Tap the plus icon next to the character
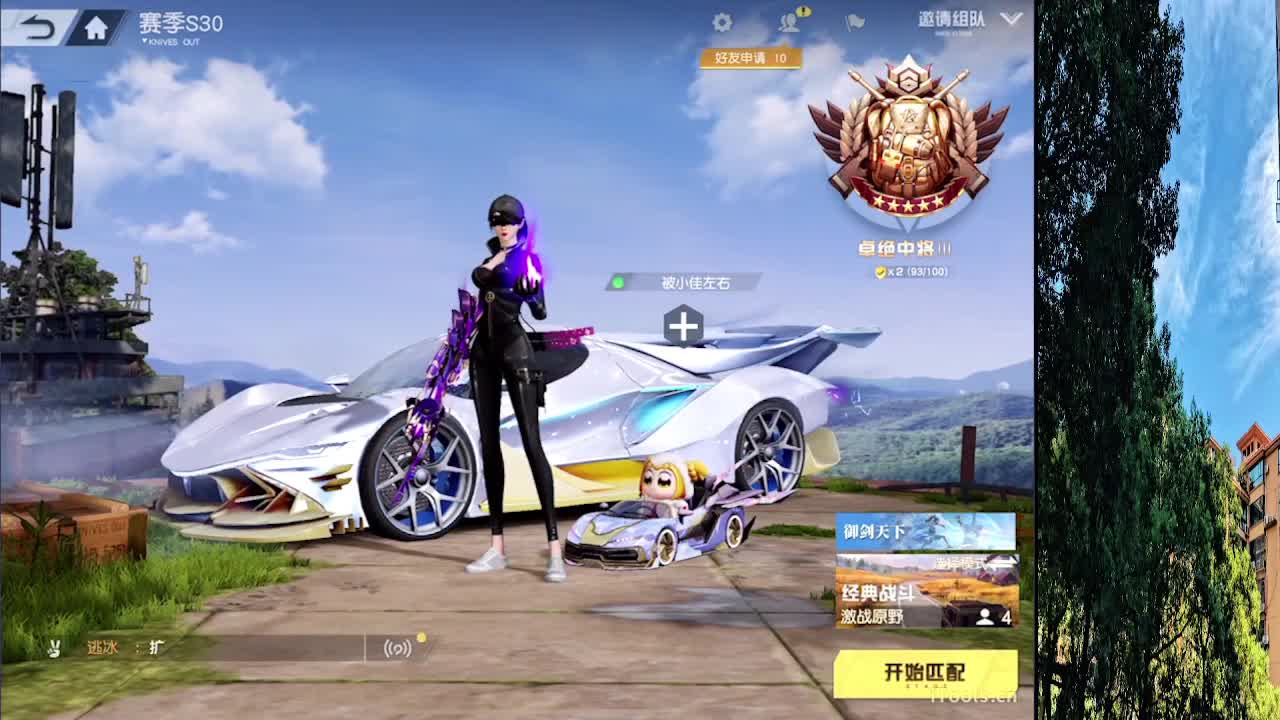Viewport: 1280px width, 720px height. pyautogui.click(x=684, y=323)
